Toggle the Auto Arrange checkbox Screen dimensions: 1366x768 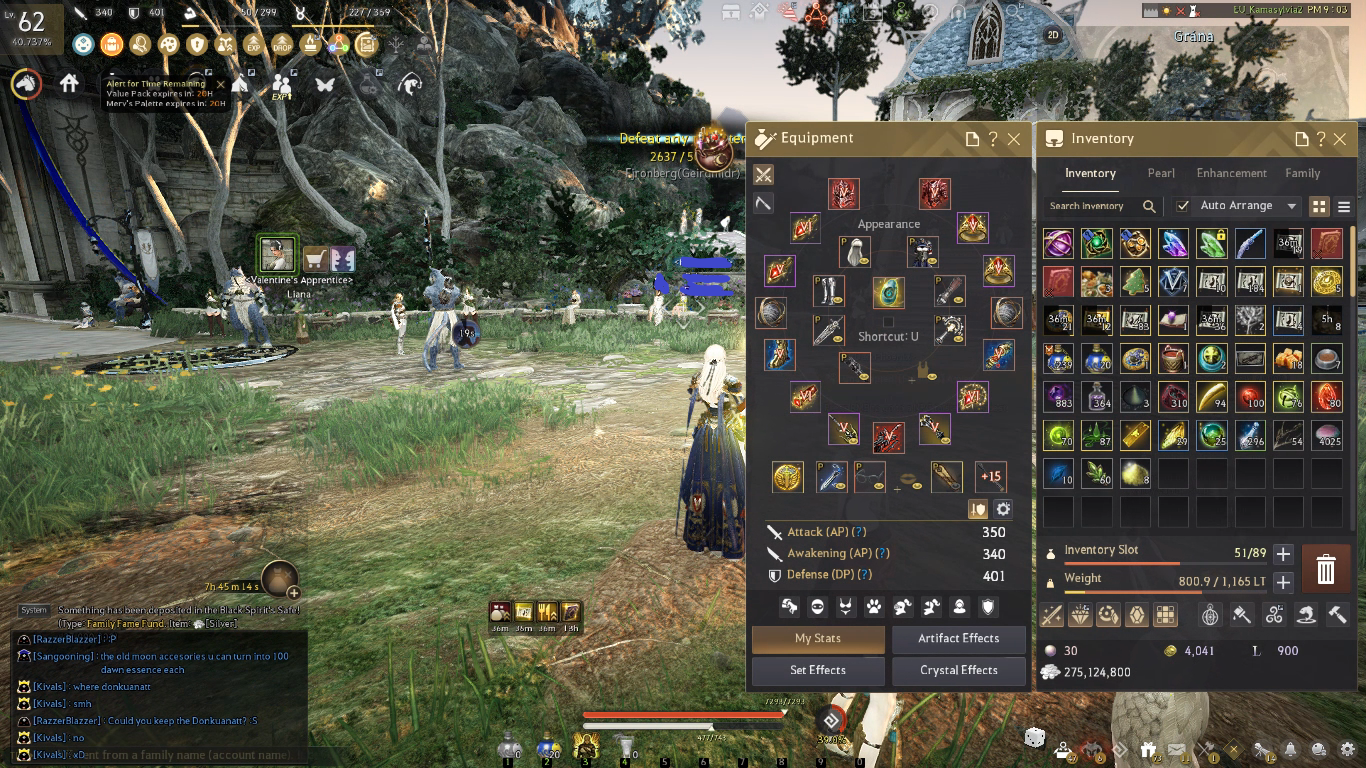pyautogui.click(x=1183, y=206)
